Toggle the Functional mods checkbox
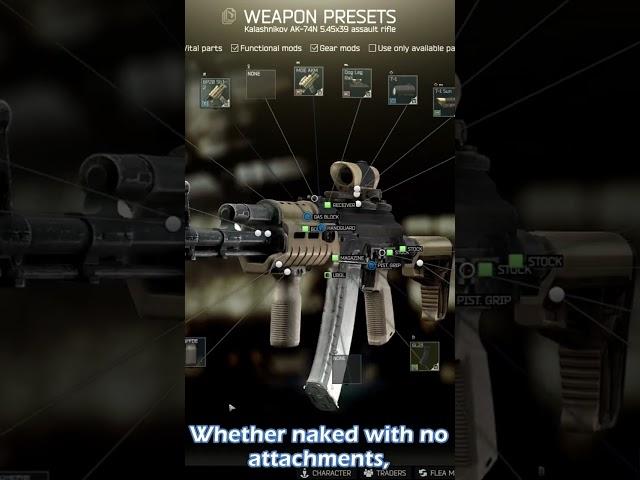This screenshot has width=640, height=480. click(235, 48)
